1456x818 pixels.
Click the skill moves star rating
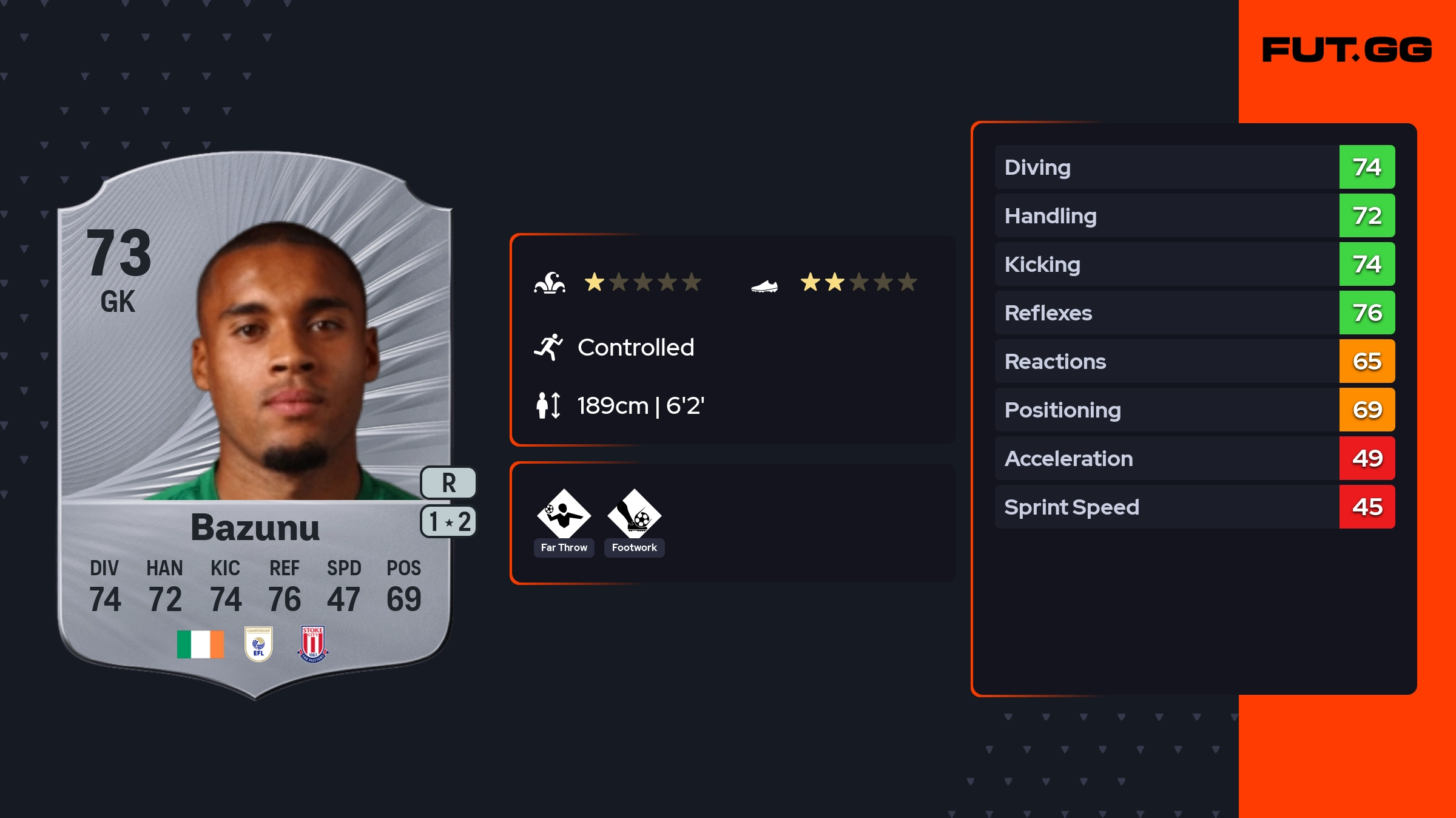[x=642, y=282]
